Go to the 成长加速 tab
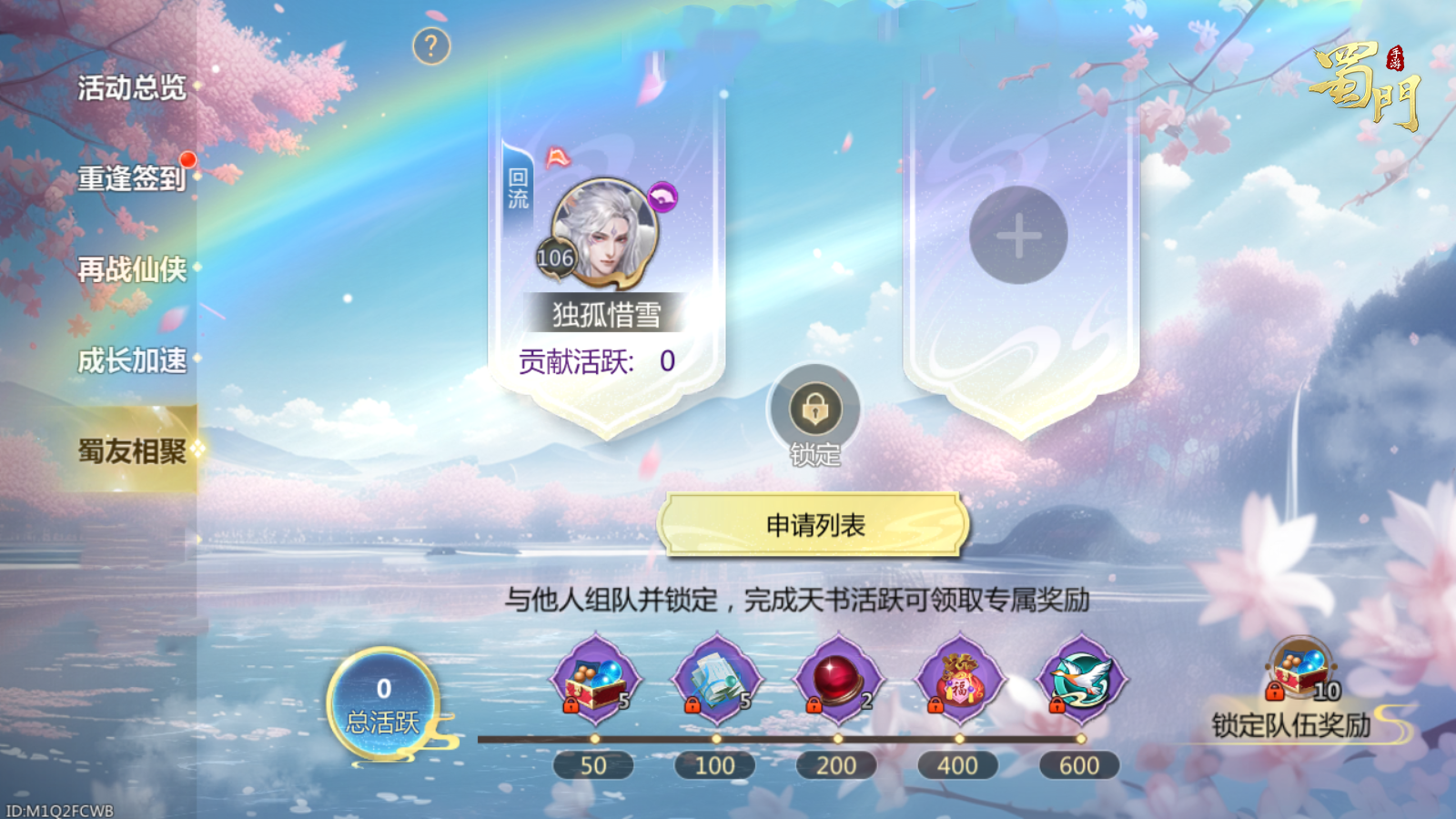 pyautogui.click(x=131, y=360)
